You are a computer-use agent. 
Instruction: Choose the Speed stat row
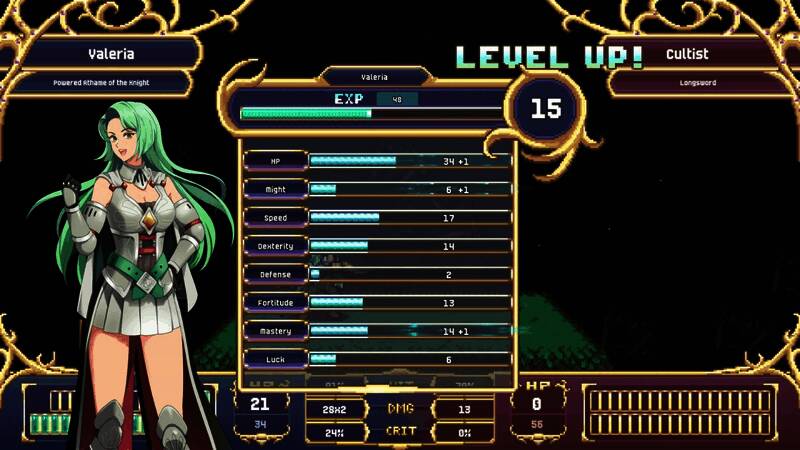click(x=378, y=217)
